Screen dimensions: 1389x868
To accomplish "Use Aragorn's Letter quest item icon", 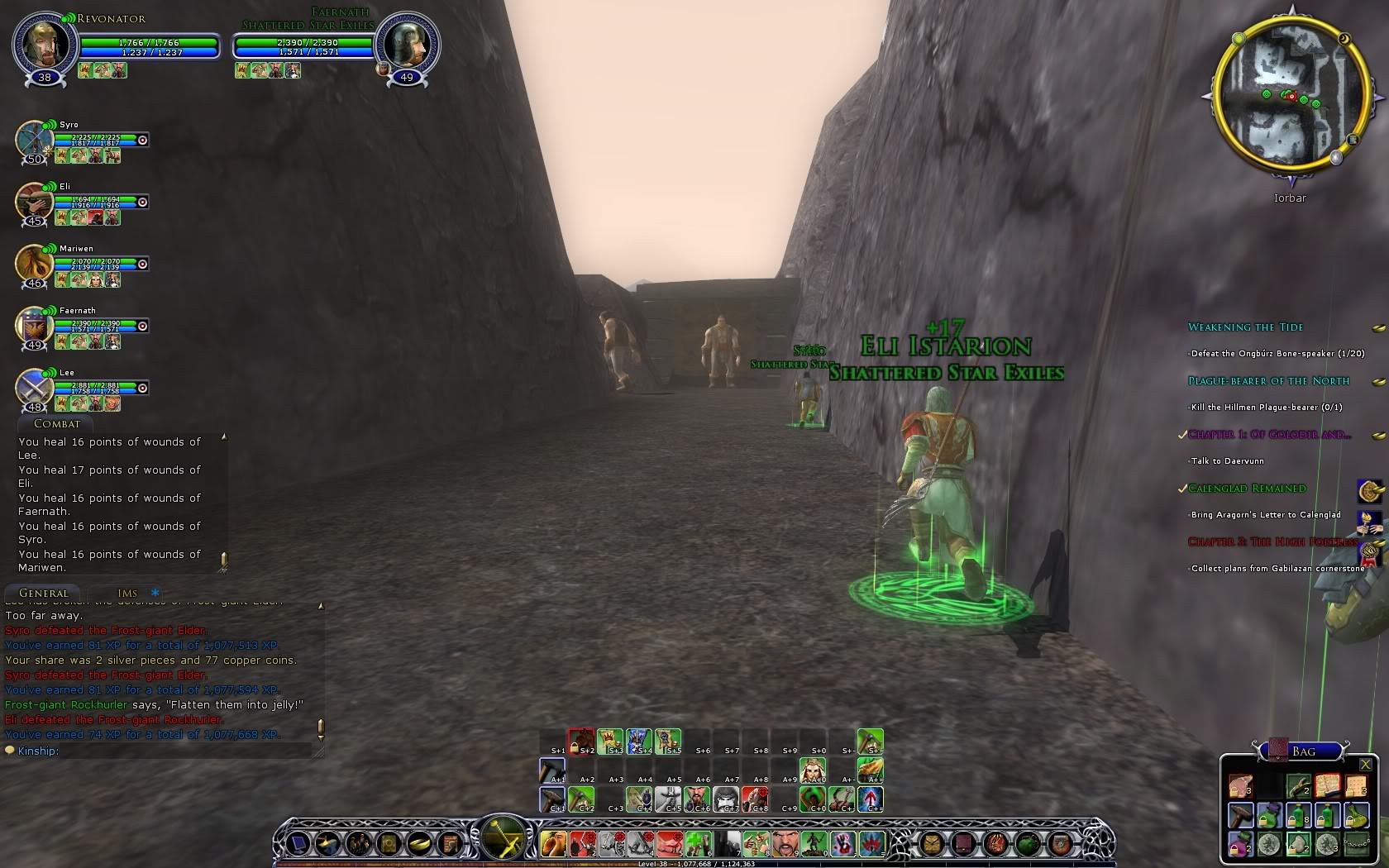I will pos(1370,521).
